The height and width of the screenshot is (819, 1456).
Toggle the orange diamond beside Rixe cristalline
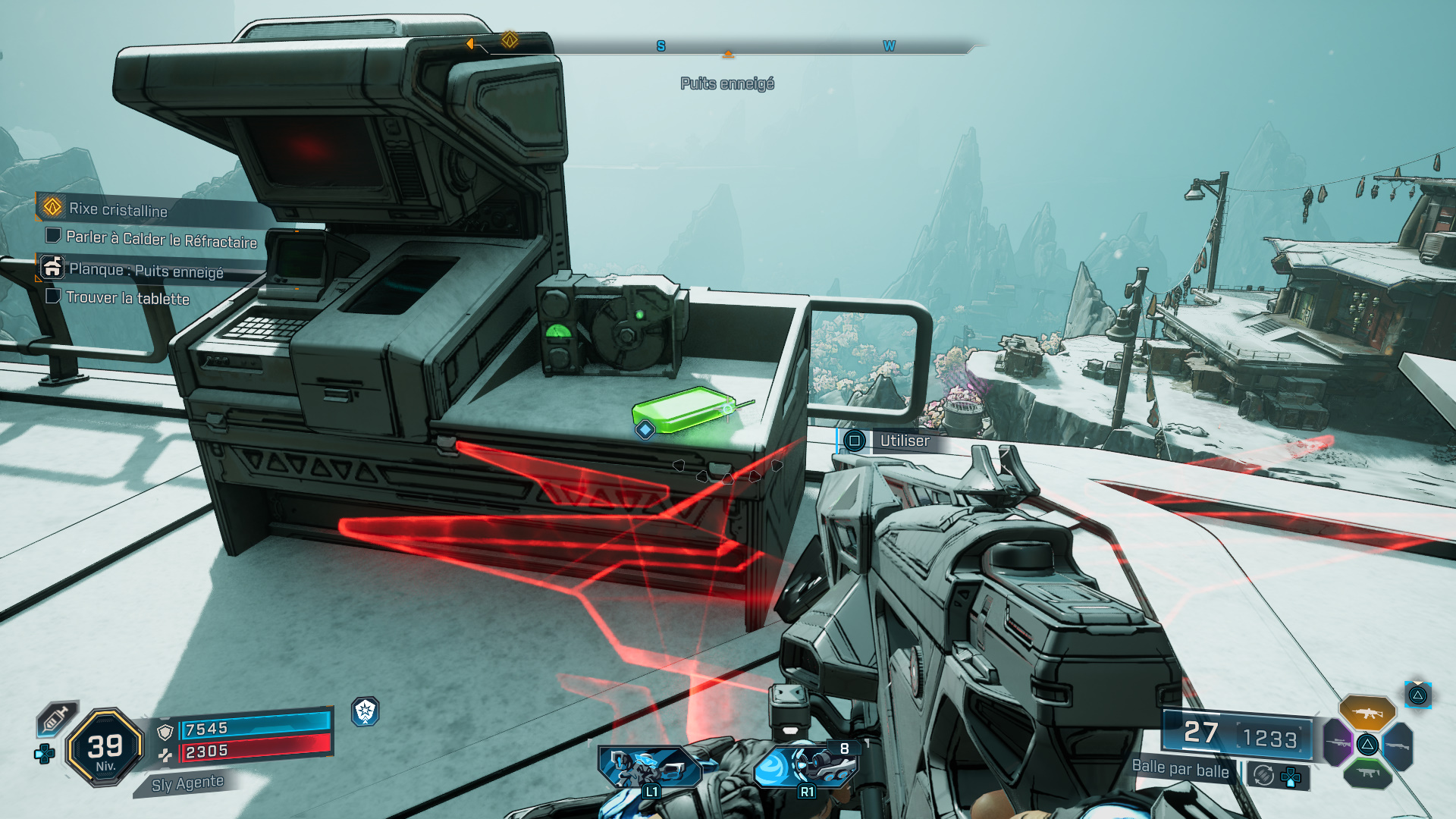pyautogui.click(x=52, y=207)
